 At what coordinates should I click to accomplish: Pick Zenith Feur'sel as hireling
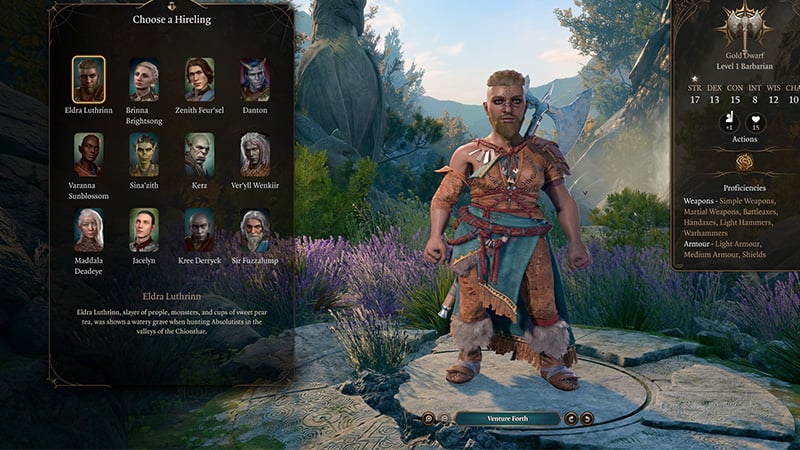[x=199, y=78]
